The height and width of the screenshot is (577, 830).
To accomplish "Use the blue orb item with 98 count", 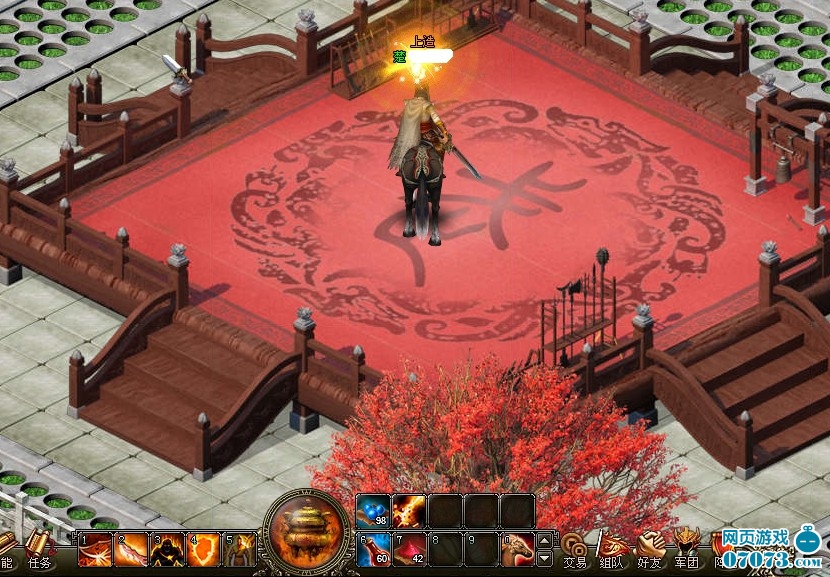I will [x=373, y=511].
